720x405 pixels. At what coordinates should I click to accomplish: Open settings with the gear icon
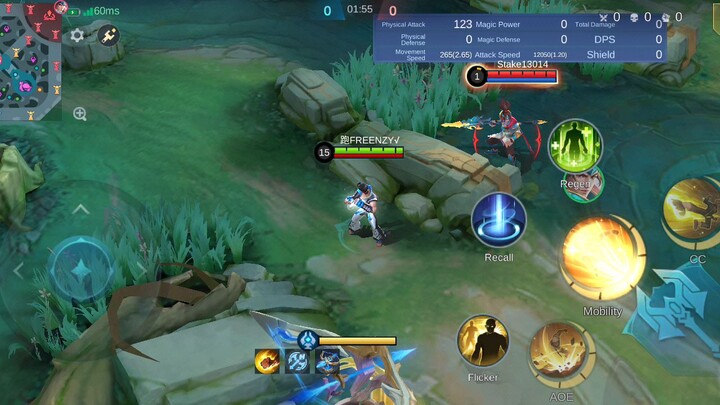click(x=78, y=35)
